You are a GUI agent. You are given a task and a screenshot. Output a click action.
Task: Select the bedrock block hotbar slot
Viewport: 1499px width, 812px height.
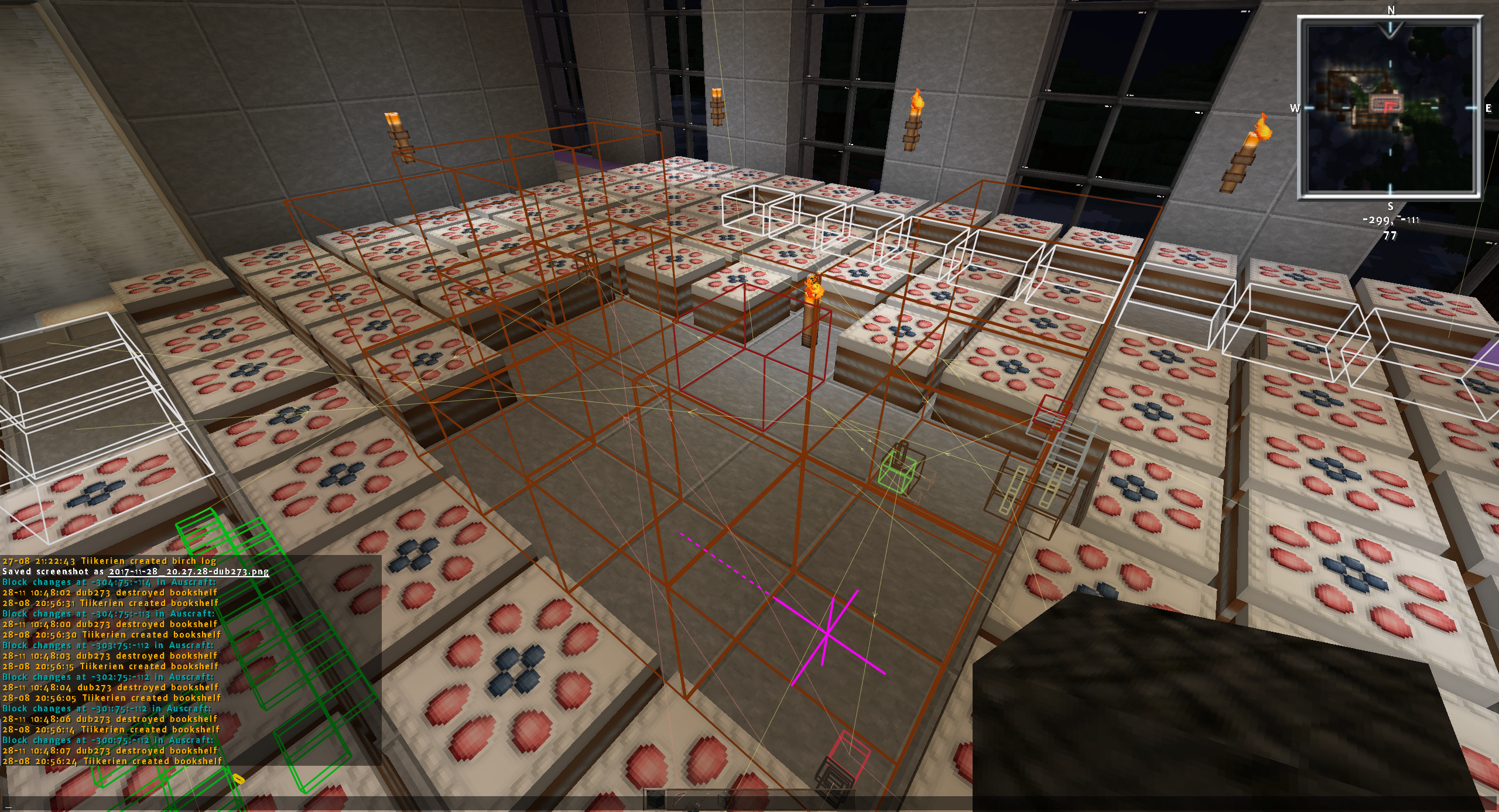pos(656,800)
